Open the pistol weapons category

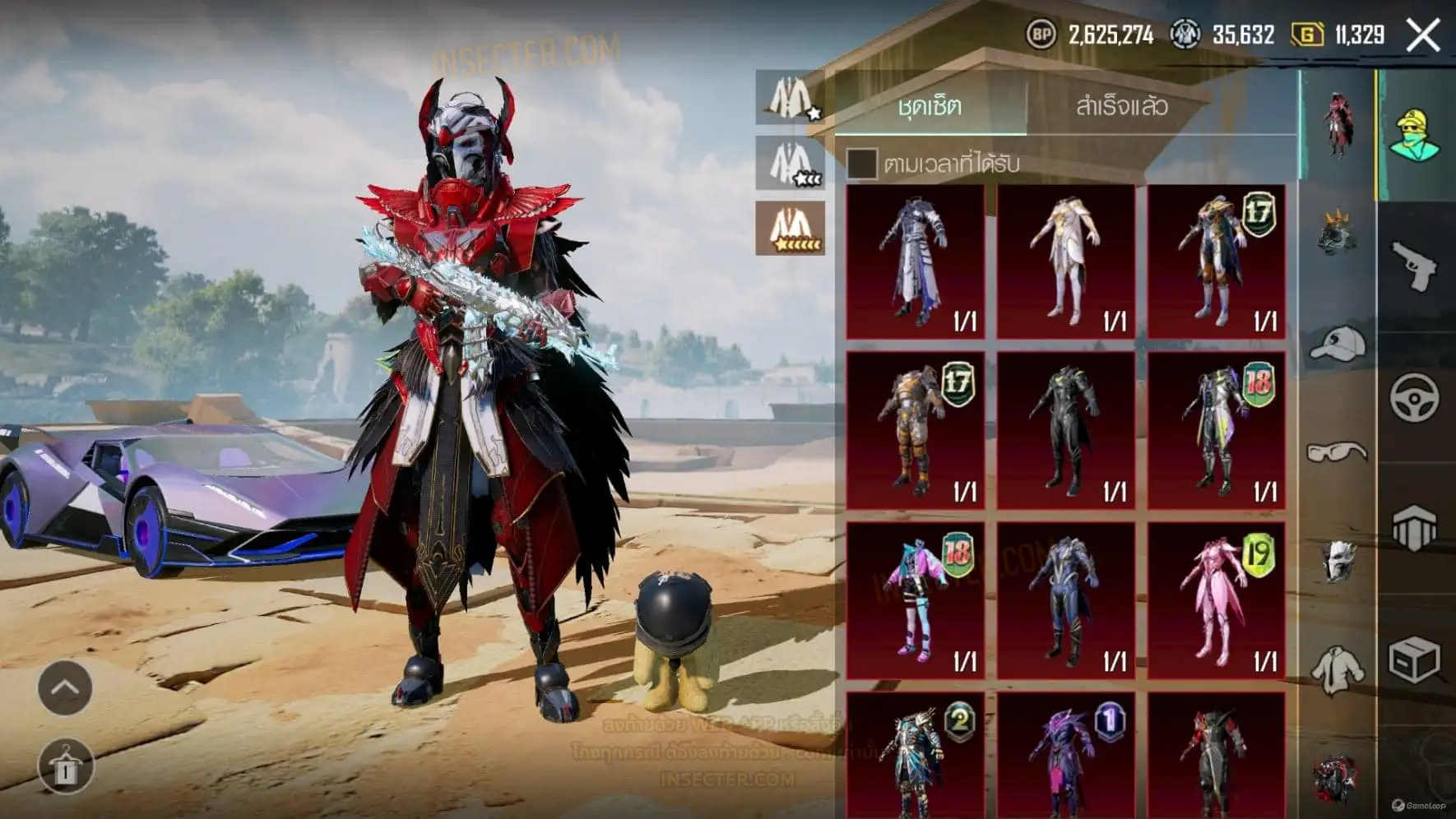[x=1414, y=266]
